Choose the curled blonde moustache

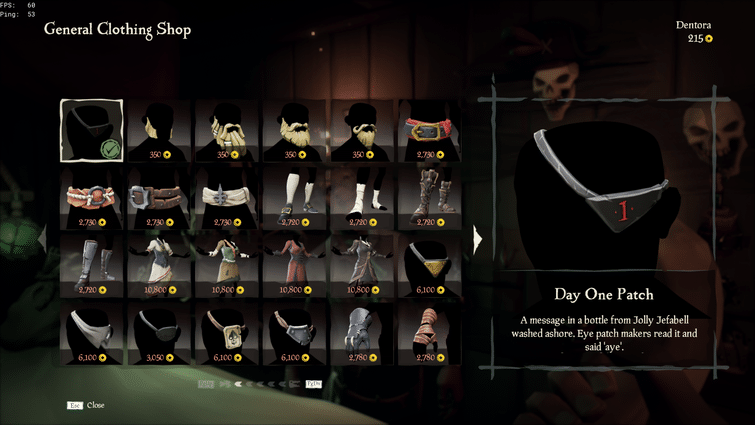coord(363,131)
